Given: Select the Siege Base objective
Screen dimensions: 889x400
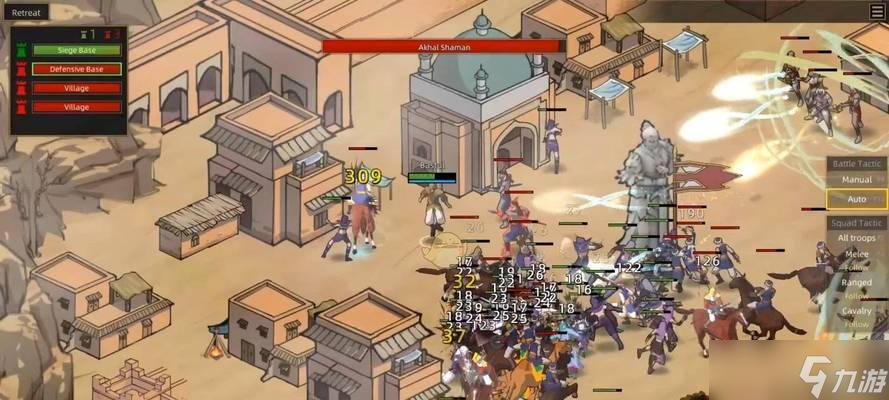Looking at the screenshot, I should (77, 50).
